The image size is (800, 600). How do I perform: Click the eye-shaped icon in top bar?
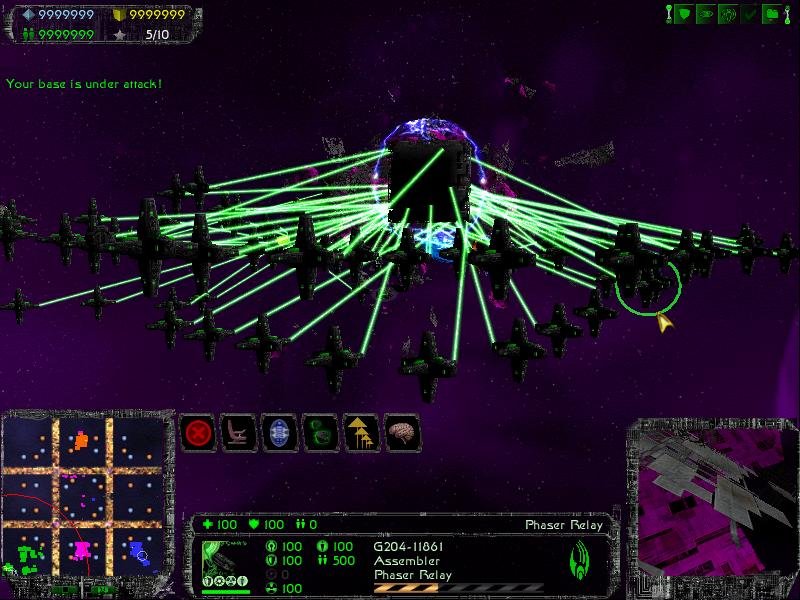[706, 14]
